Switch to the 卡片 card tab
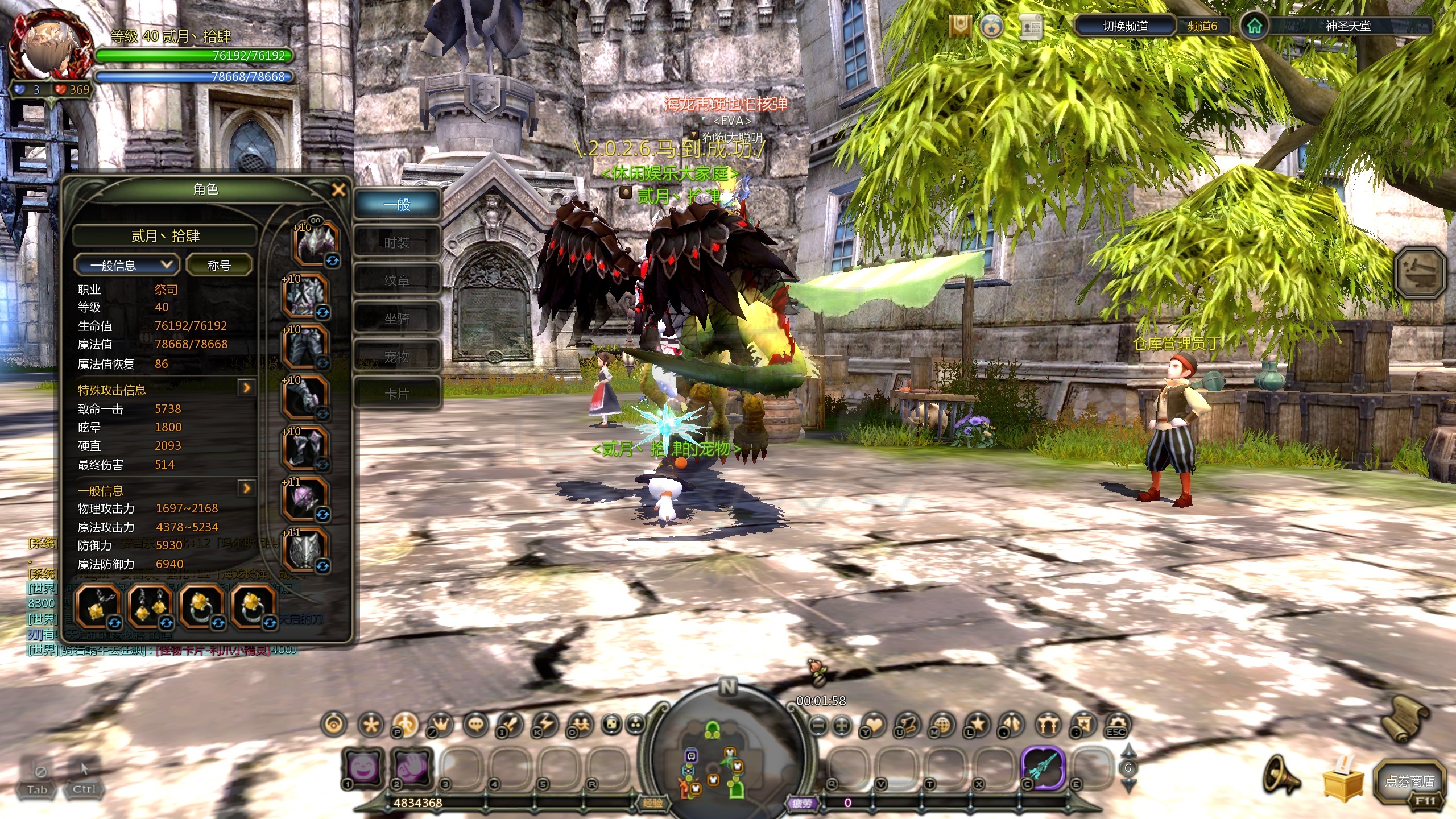This screenshot has height=819, width=1456. 397,394
